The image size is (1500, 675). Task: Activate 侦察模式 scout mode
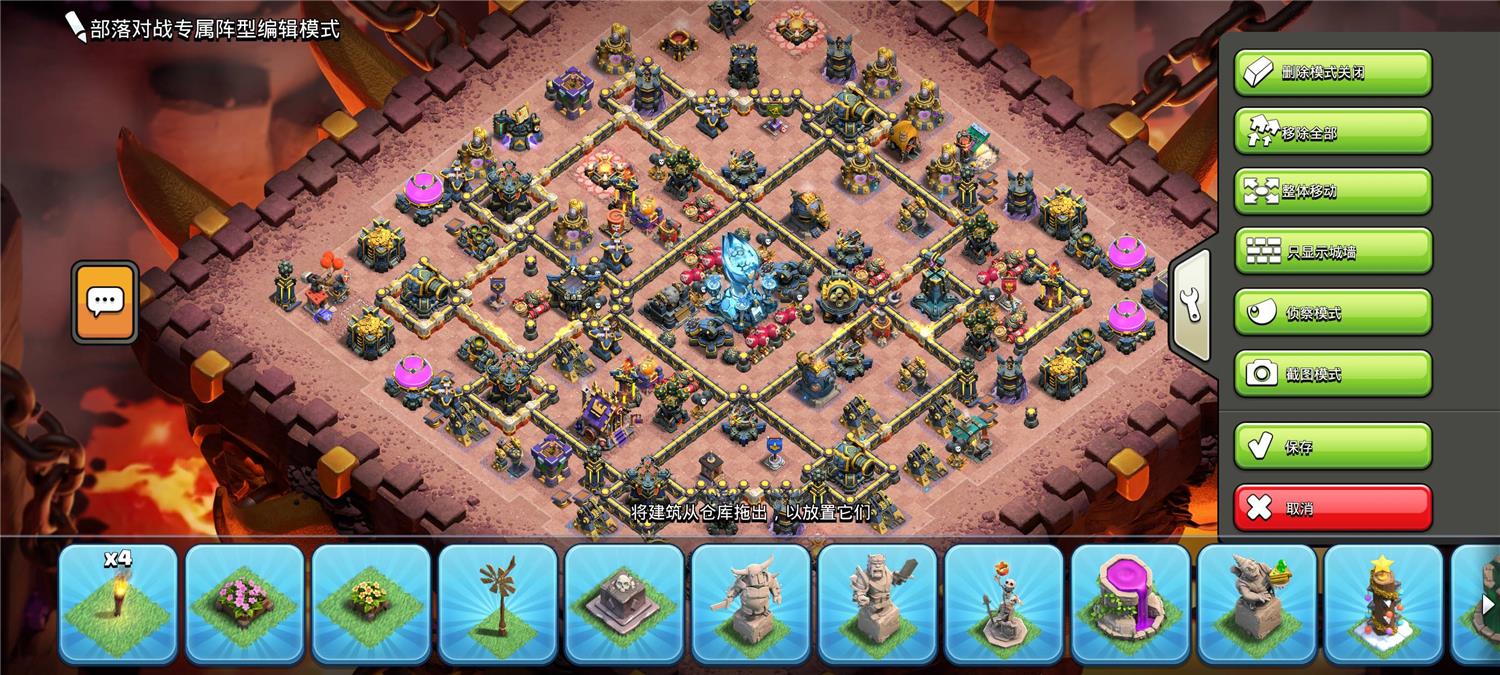pos(1332,313)
